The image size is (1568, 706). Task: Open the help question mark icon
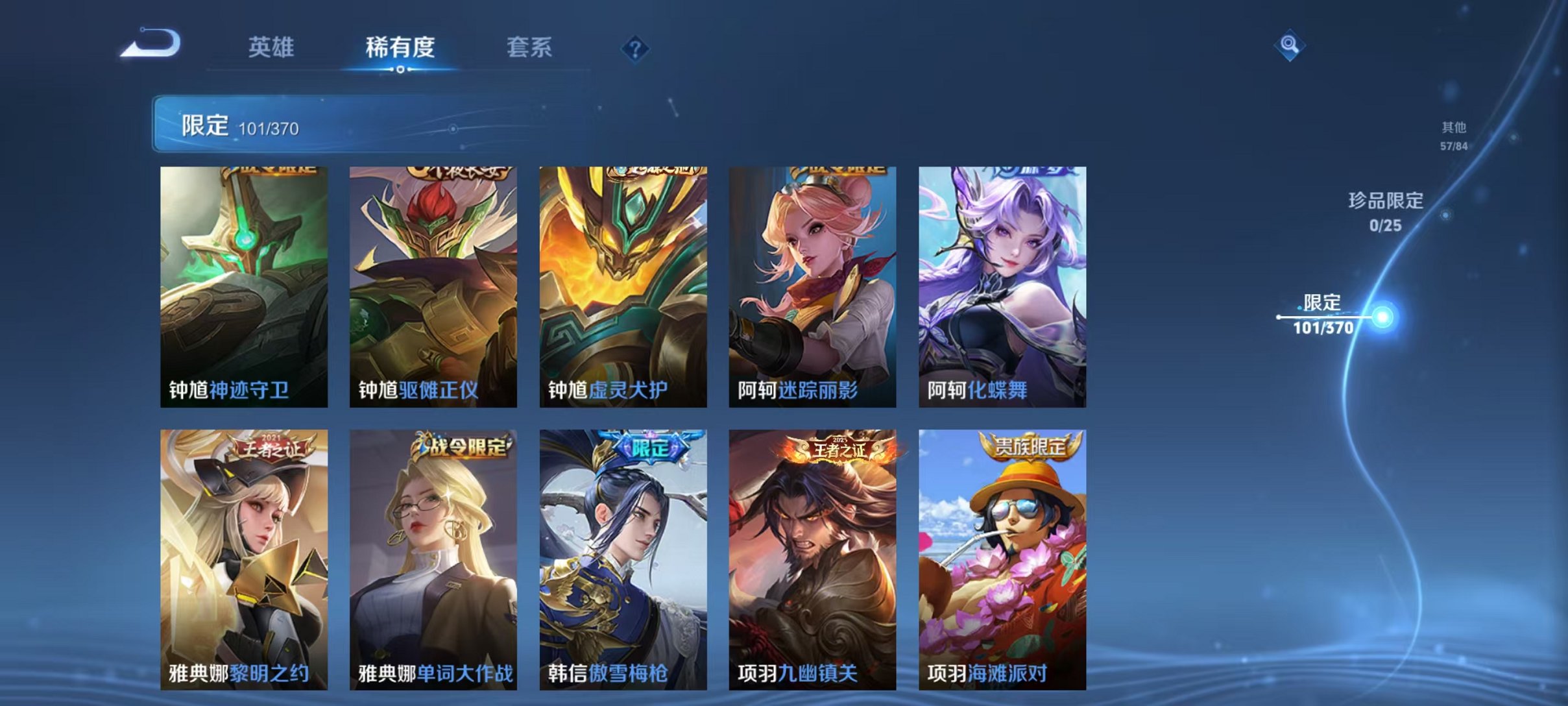(637, 47)
